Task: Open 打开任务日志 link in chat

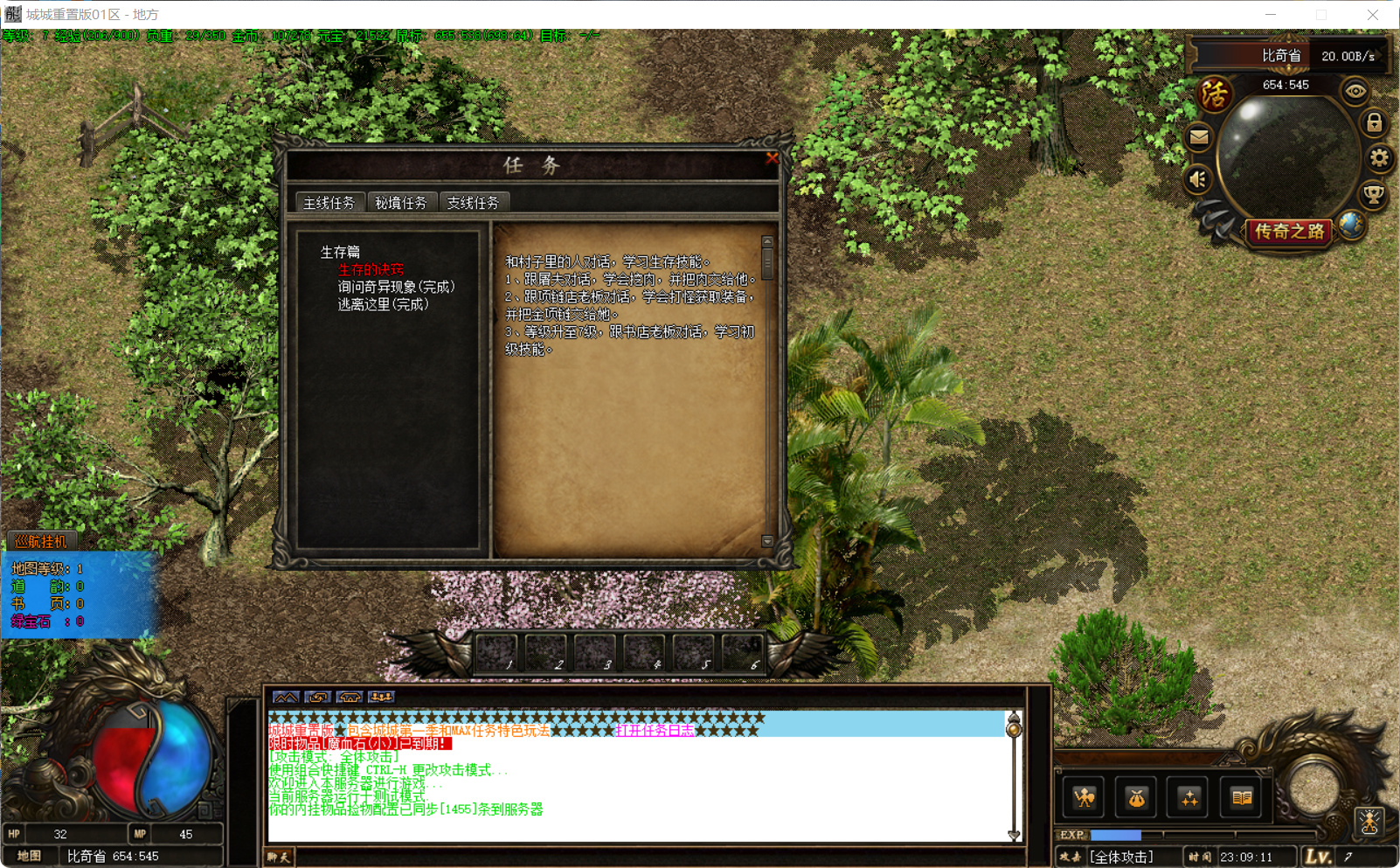Action: coord(655,730)
